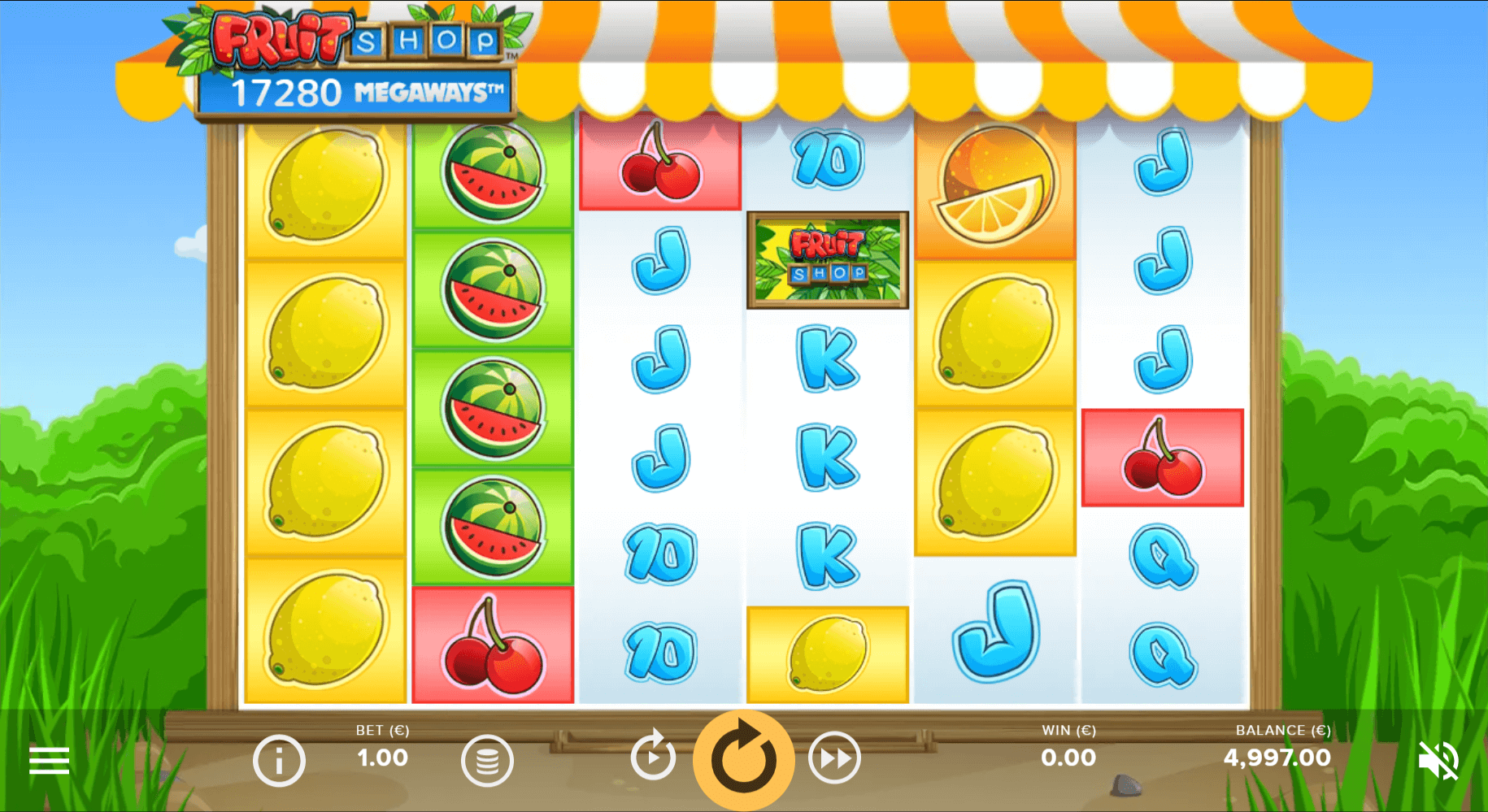The image size is (1488, 812).
Task: Enable autoplay with the replay icon
Action: [x=653, y=754]
